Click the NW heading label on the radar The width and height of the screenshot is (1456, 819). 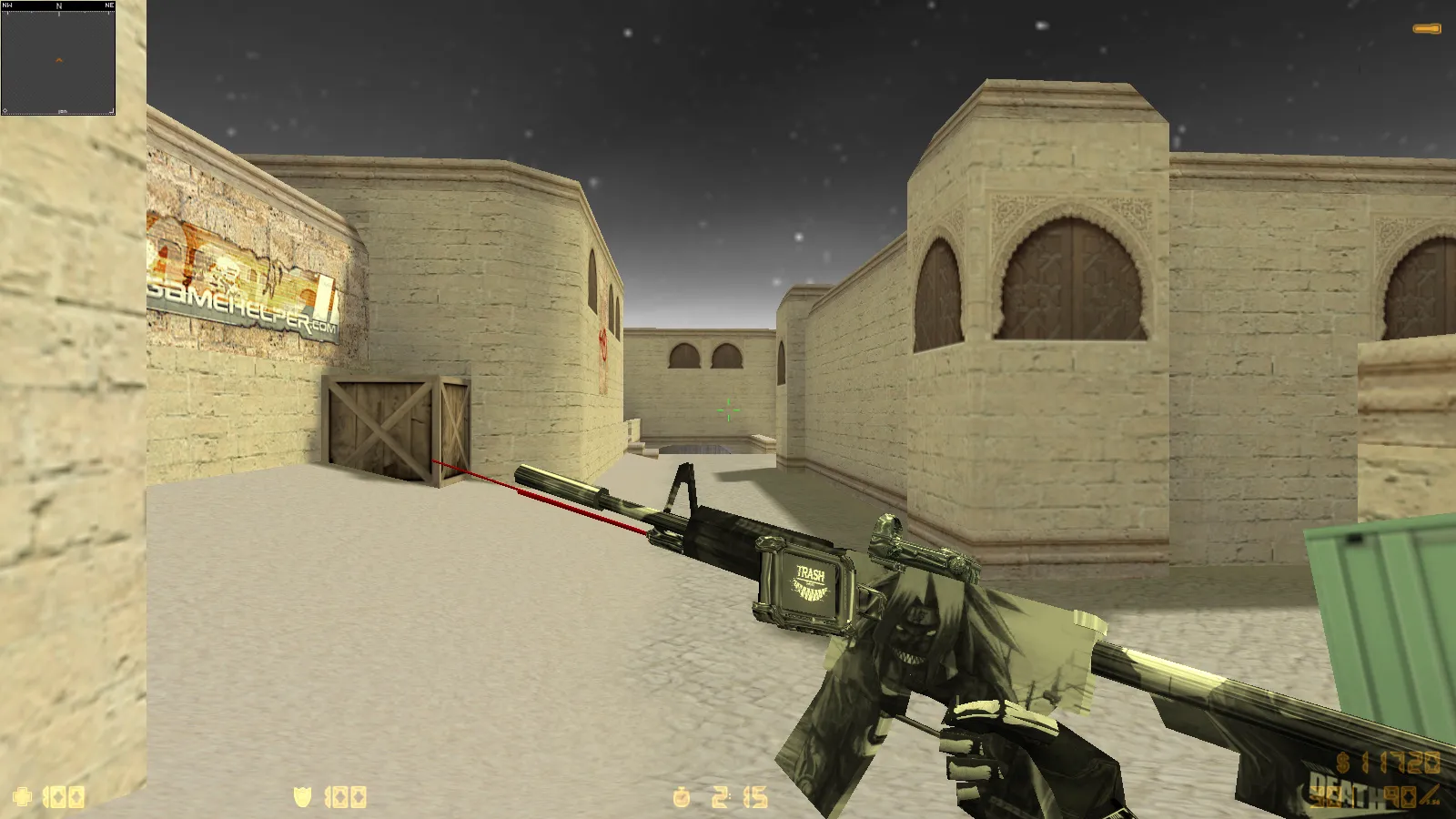(7, 5)
